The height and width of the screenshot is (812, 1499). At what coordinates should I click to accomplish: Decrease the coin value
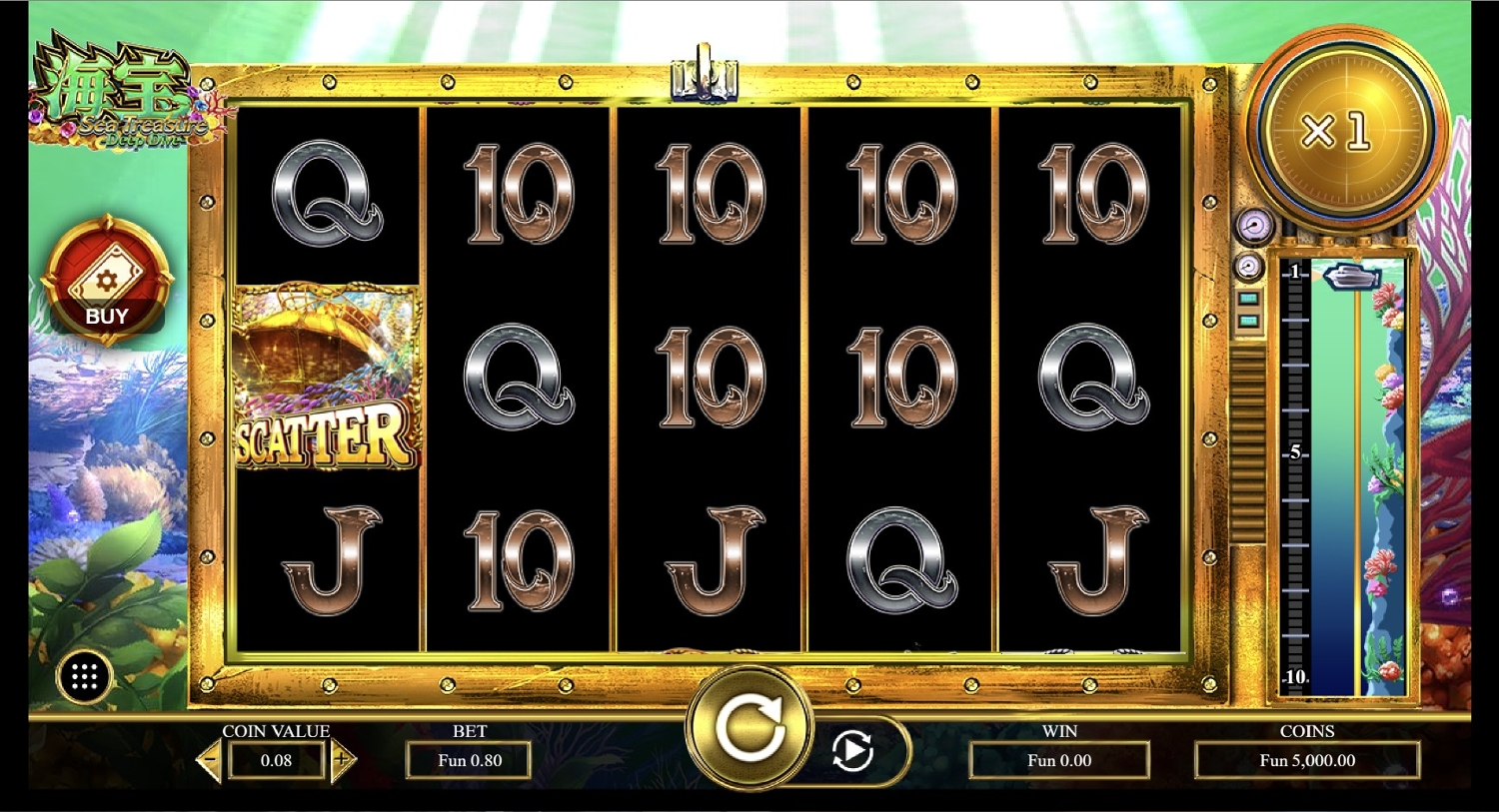point(209,761)
